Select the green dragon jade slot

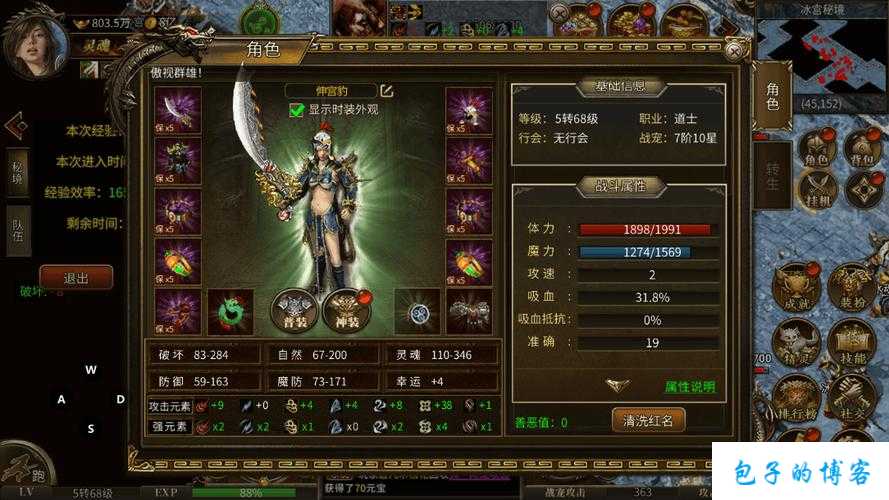[230, 311]
